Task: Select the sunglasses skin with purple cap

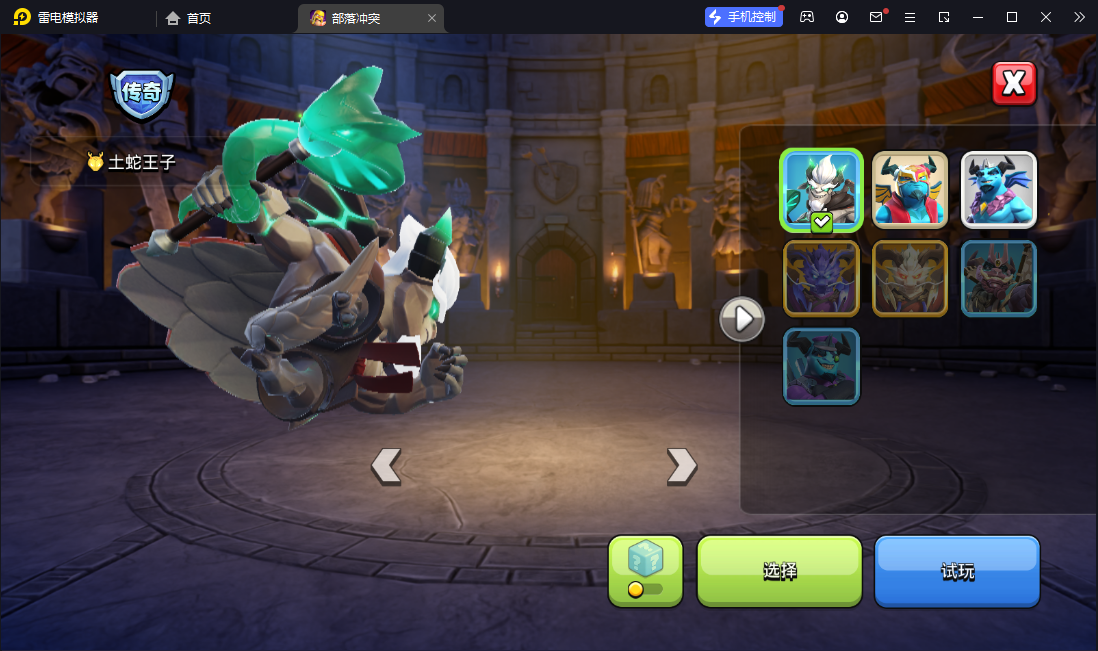Action: [x=821, y=366]
